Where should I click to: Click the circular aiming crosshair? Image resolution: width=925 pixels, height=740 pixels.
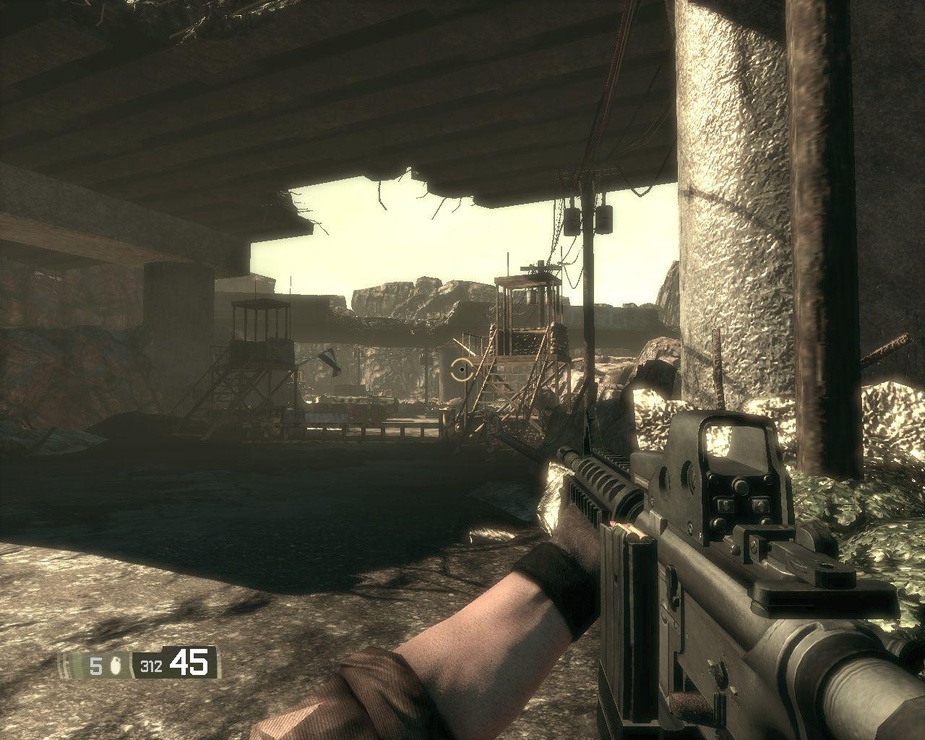tap(461, 370)
